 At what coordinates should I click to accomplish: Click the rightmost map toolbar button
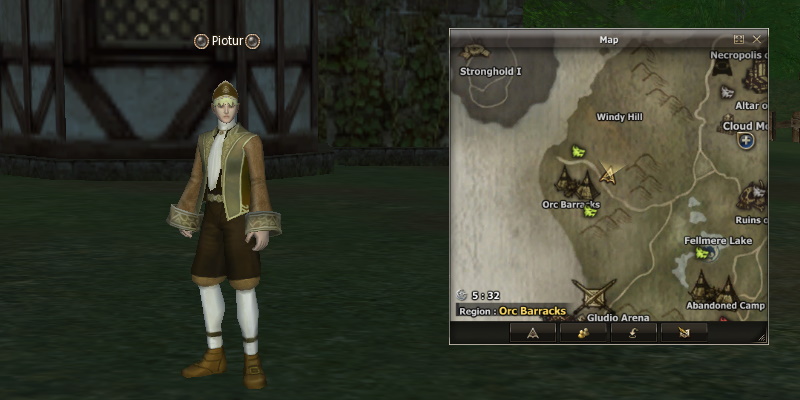click(x=684, y=333)
